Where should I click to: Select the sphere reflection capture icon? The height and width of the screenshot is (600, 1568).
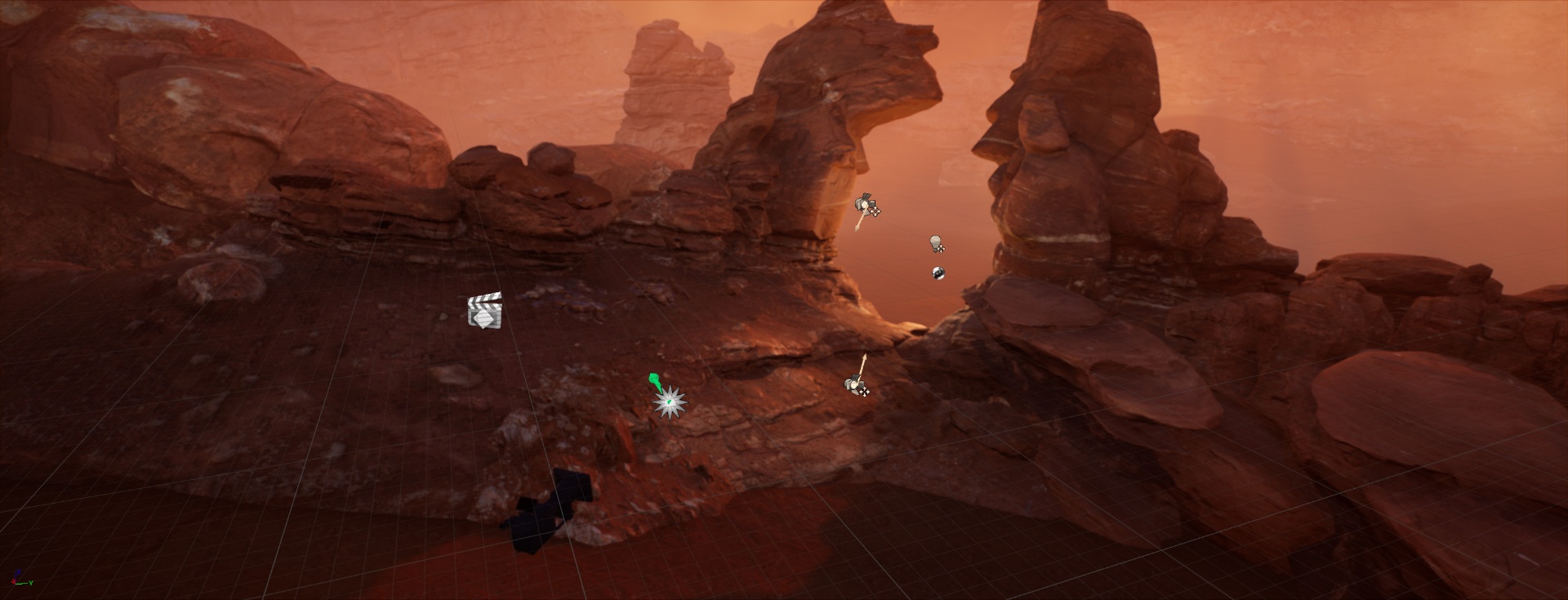coord(938,273)
